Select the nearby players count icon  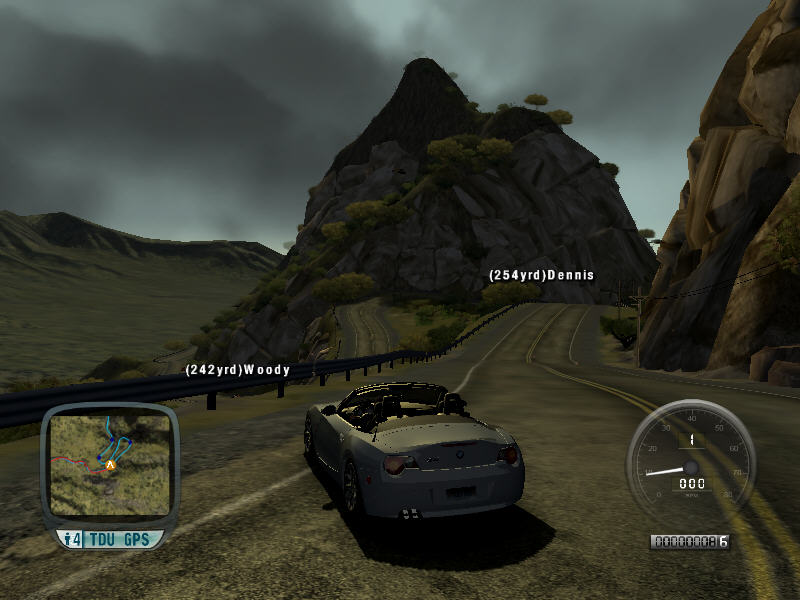tap(72, 540)
